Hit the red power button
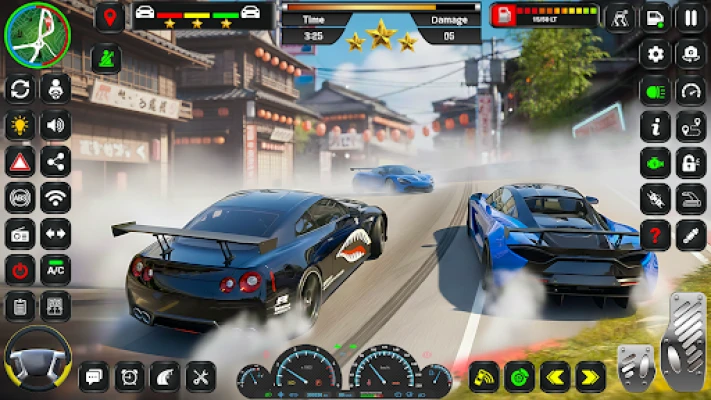 click(19, 269)
